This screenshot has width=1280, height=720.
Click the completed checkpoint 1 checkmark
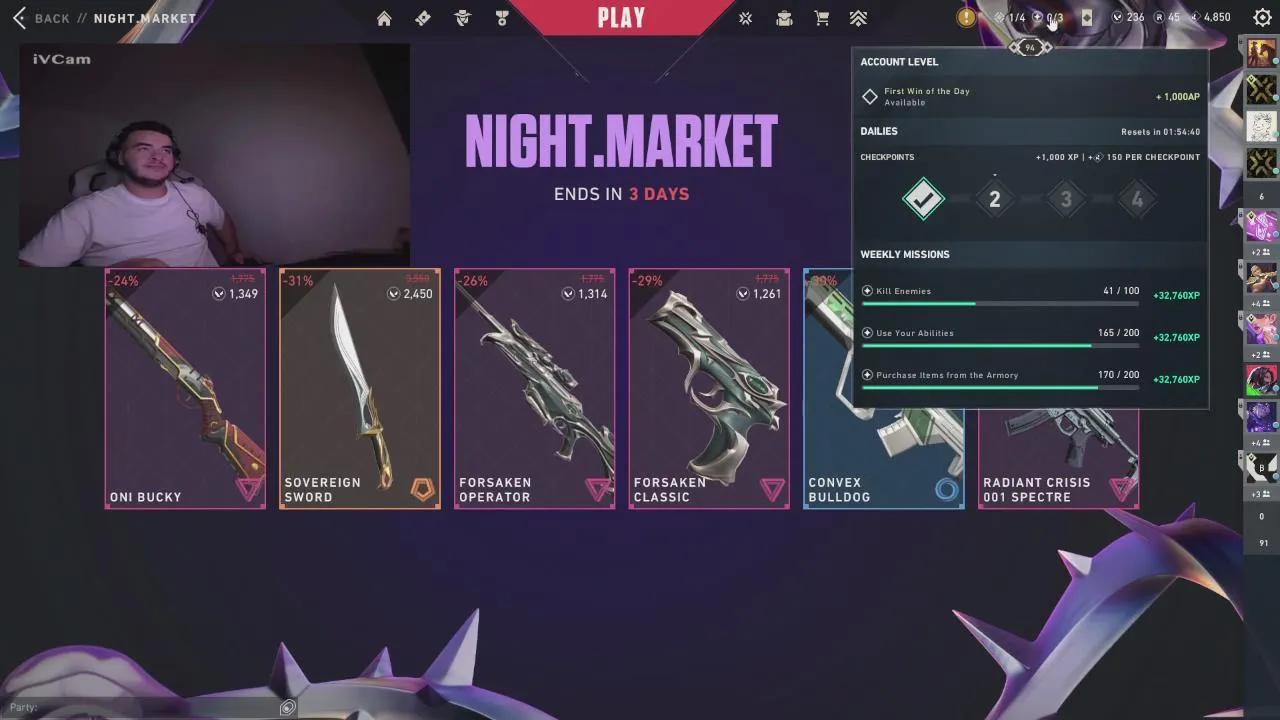click(923, 199)
